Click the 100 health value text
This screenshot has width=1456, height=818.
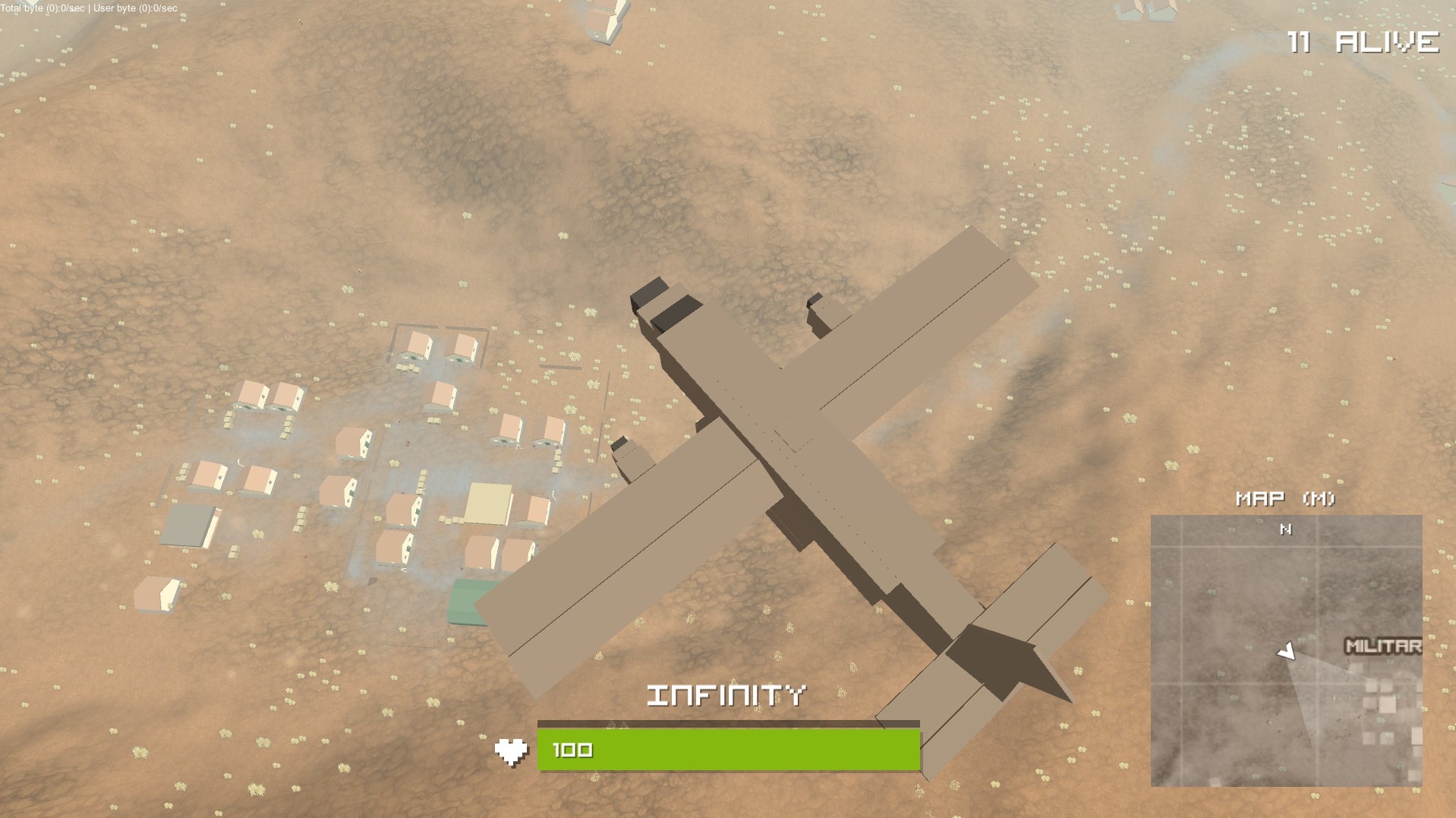pos(571,748)
